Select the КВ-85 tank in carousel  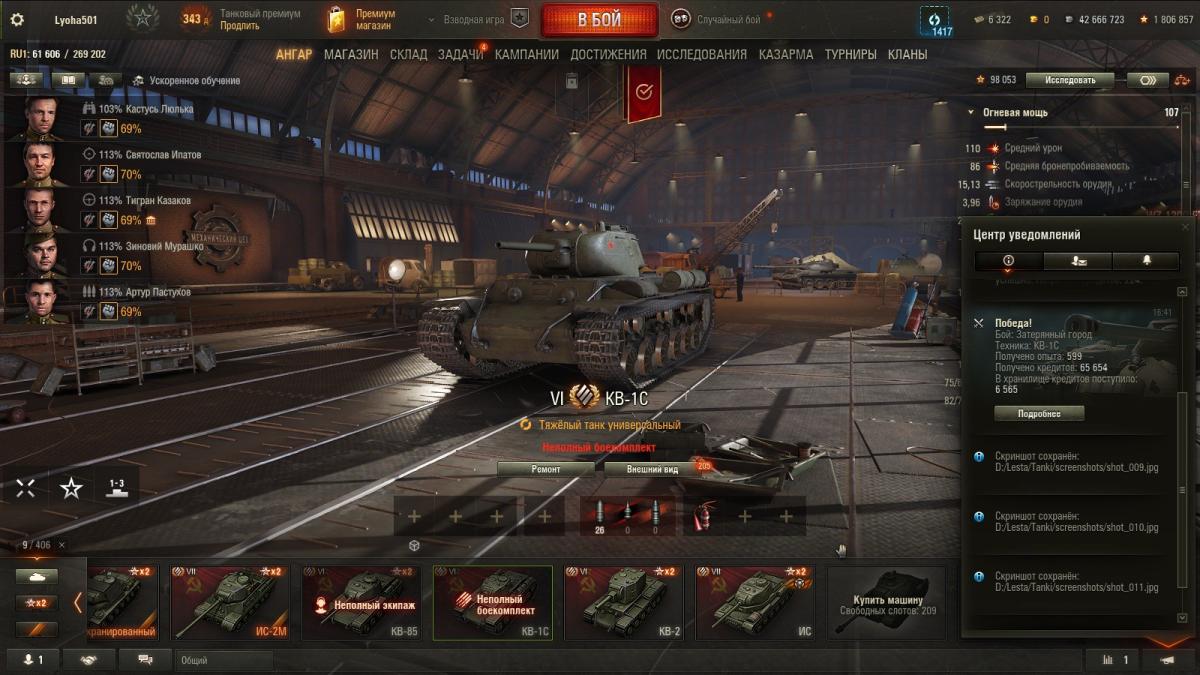click(359, 602)
